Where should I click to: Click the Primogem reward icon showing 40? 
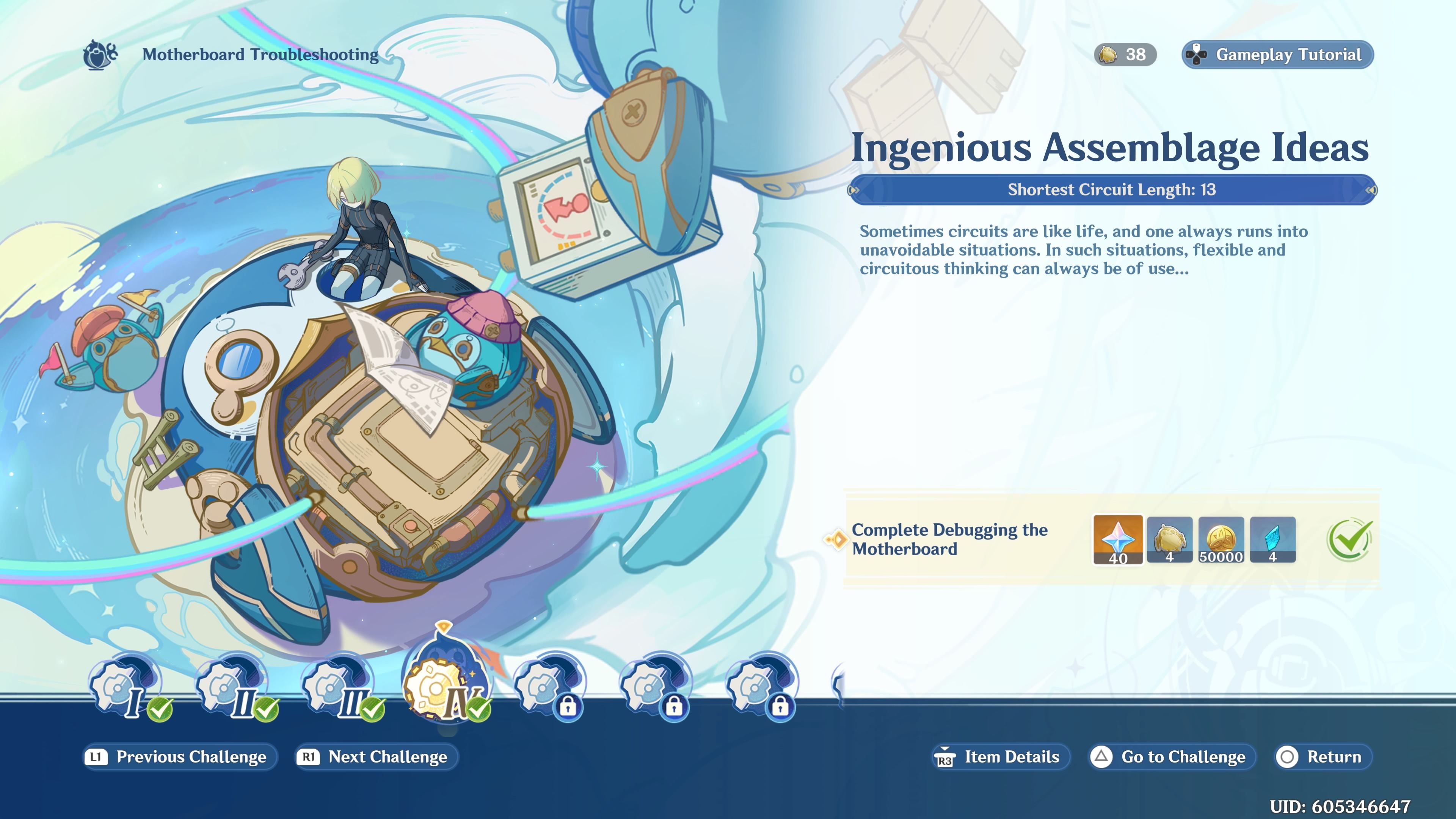coord(1118,540)
